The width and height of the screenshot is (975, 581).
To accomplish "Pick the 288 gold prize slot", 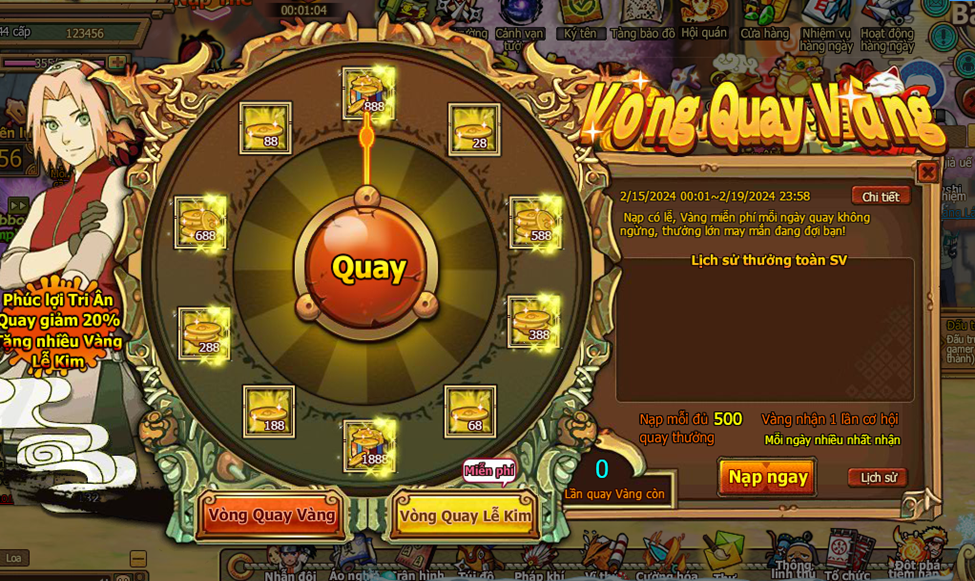I will (205, 333).
